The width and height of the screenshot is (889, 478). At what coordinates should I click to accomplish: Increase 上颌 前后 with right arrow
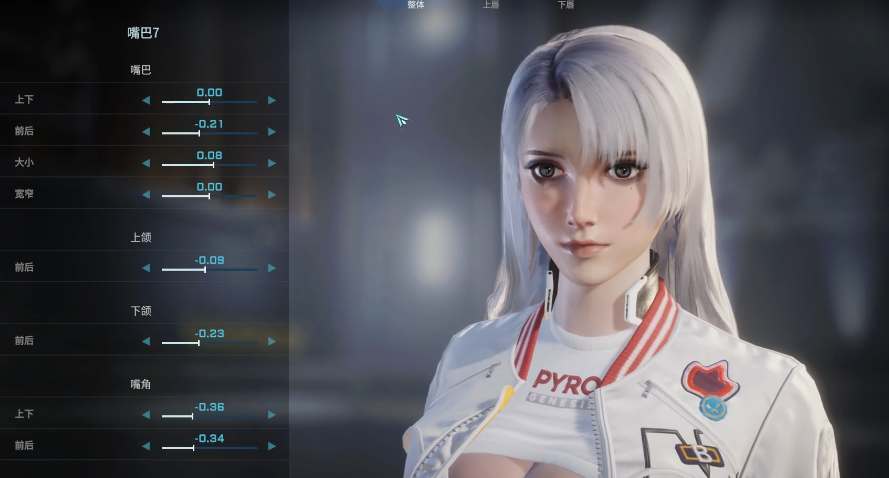(x=272, y=268)
